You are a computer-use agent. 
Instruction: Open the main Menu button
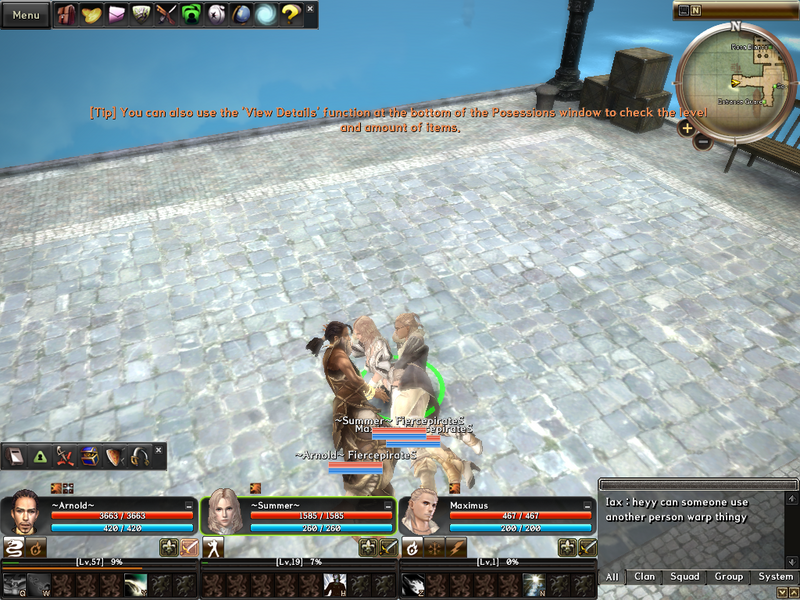(25, 15)
